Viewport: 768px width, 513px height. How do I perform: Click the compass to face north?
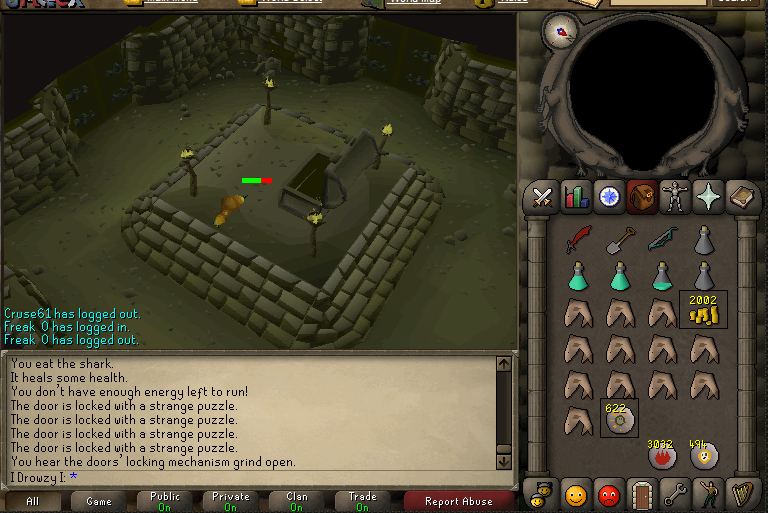(x=560, y=30)
